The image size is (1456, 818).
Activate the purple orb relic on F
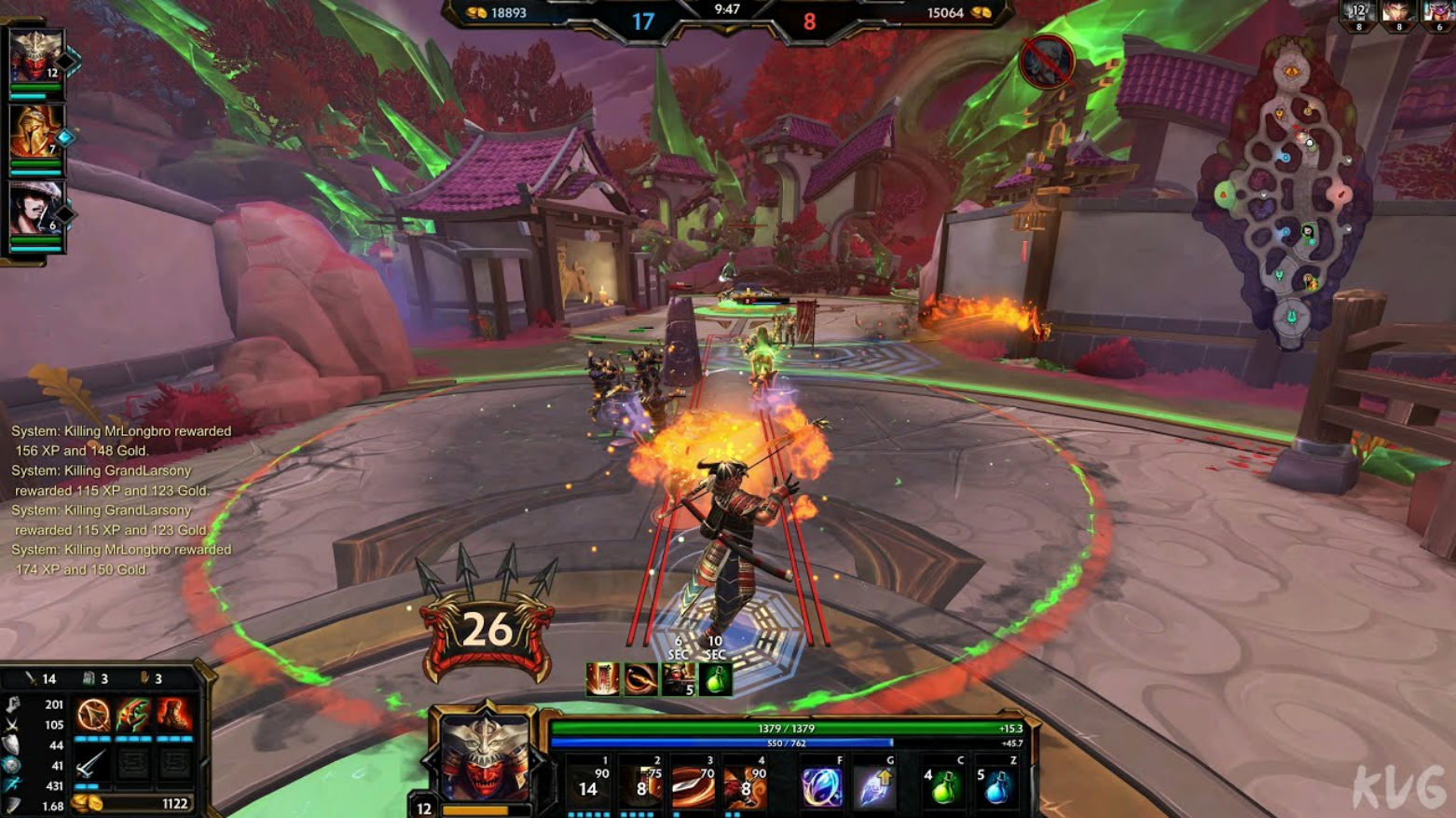coord(821,787)
